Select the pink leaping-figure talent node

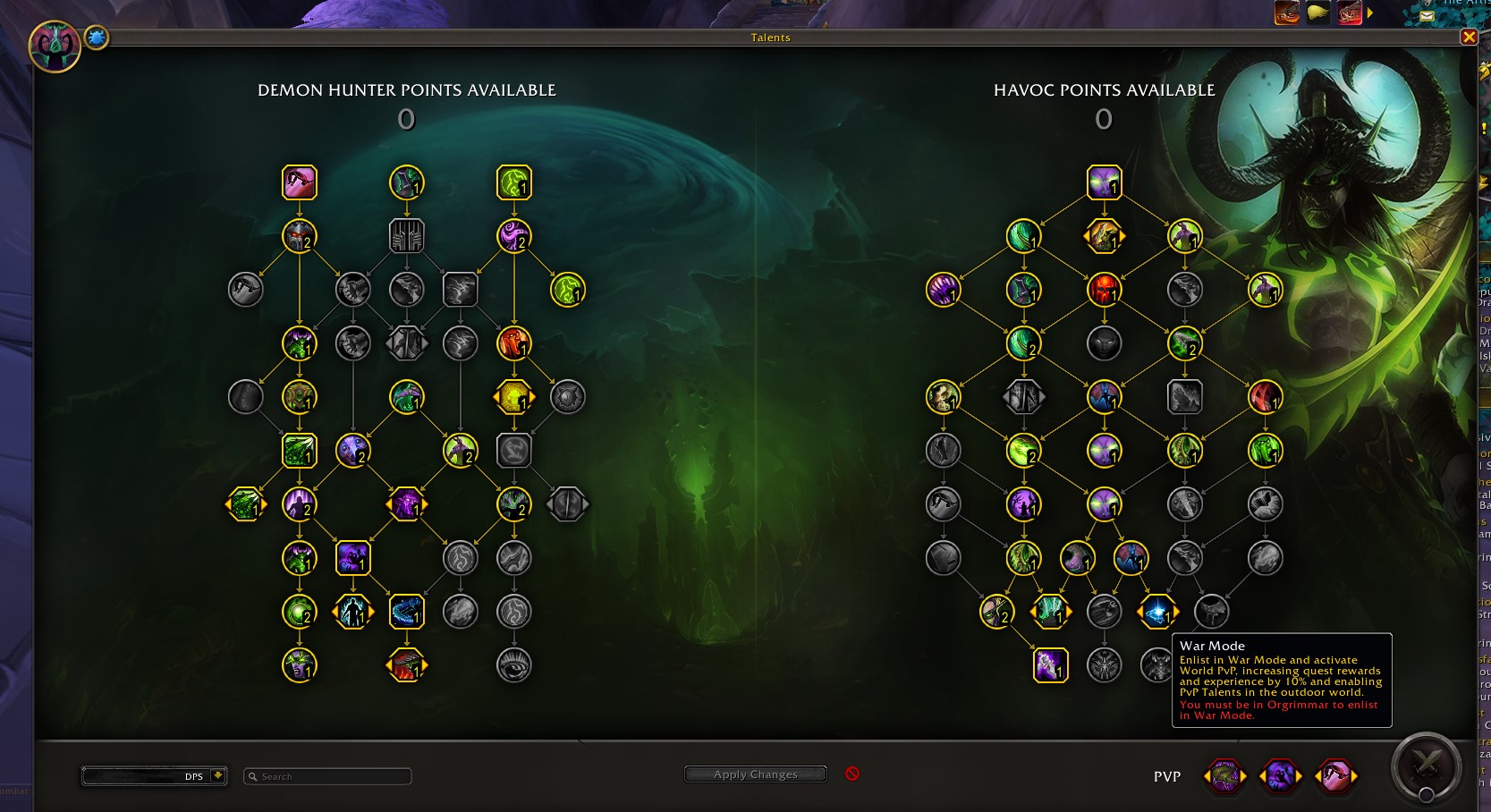tap(300, 182)
